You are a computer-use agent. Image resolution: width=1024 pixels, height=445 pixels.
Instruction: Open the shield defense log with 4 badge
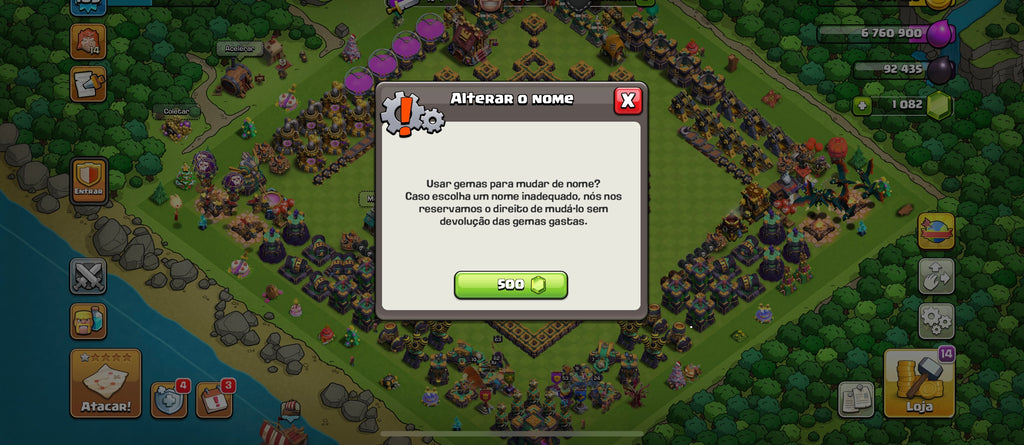click(168, 399)
